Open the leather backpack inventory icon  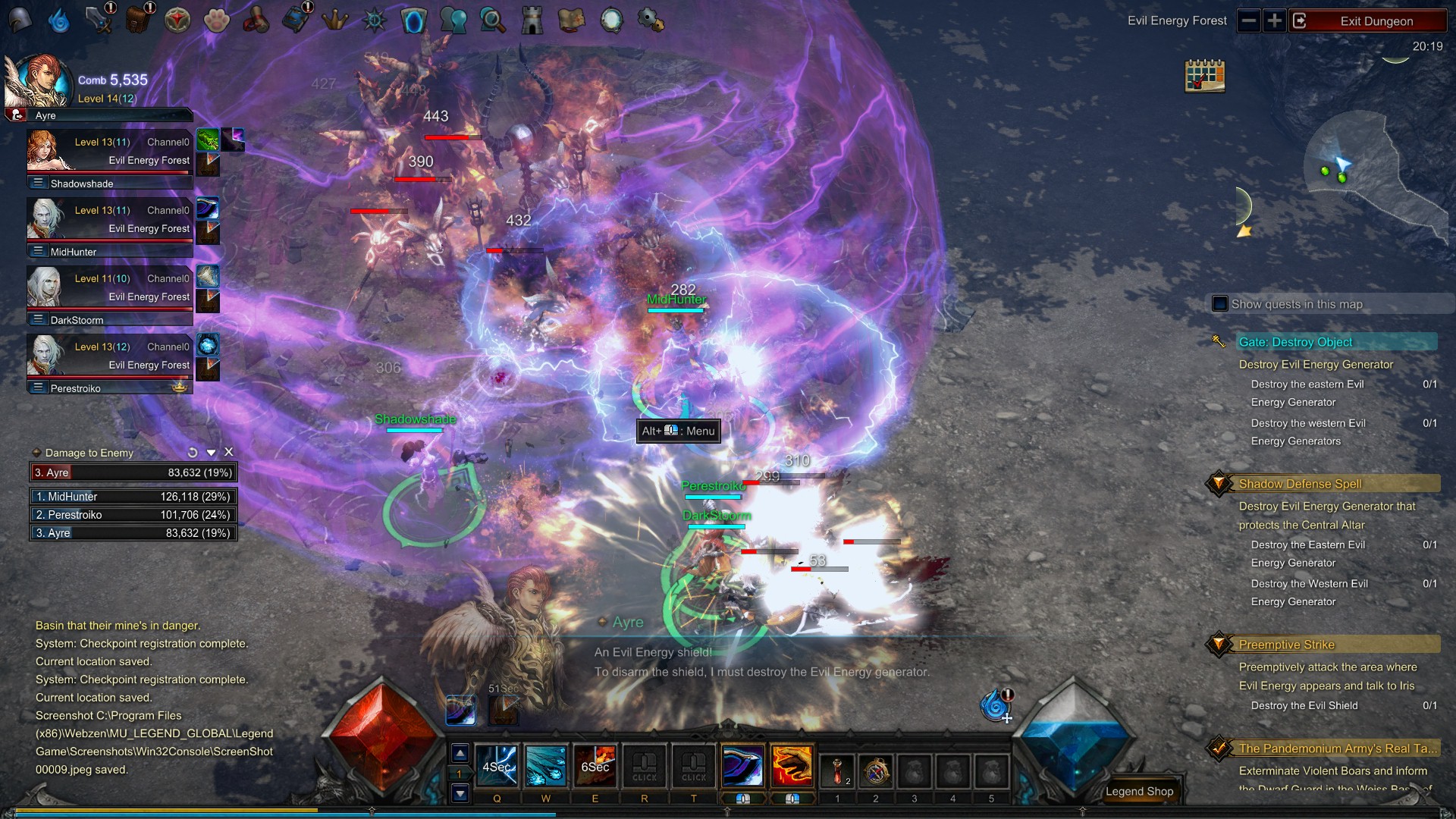point(138,20)
